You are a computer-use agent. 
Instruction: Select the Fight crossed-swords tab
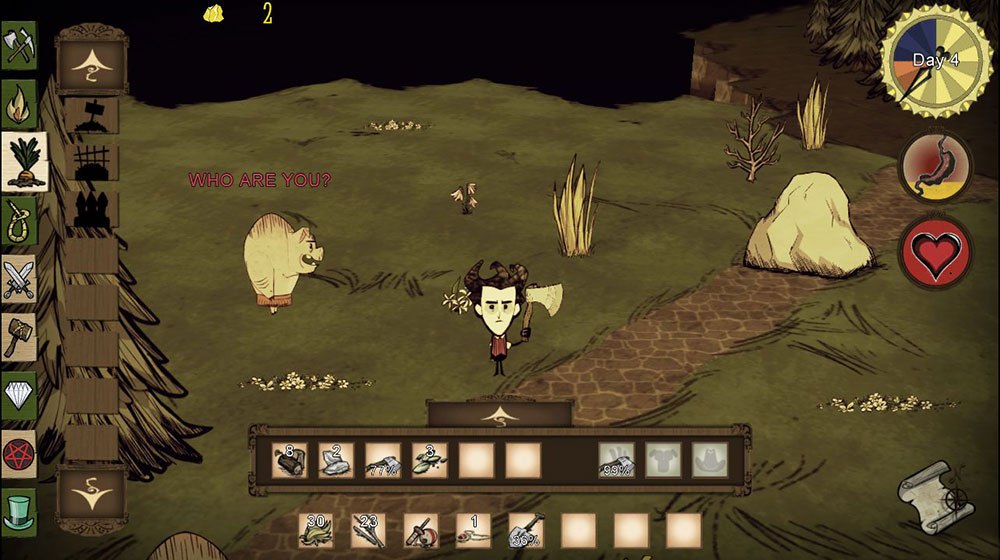coord(19,278)
